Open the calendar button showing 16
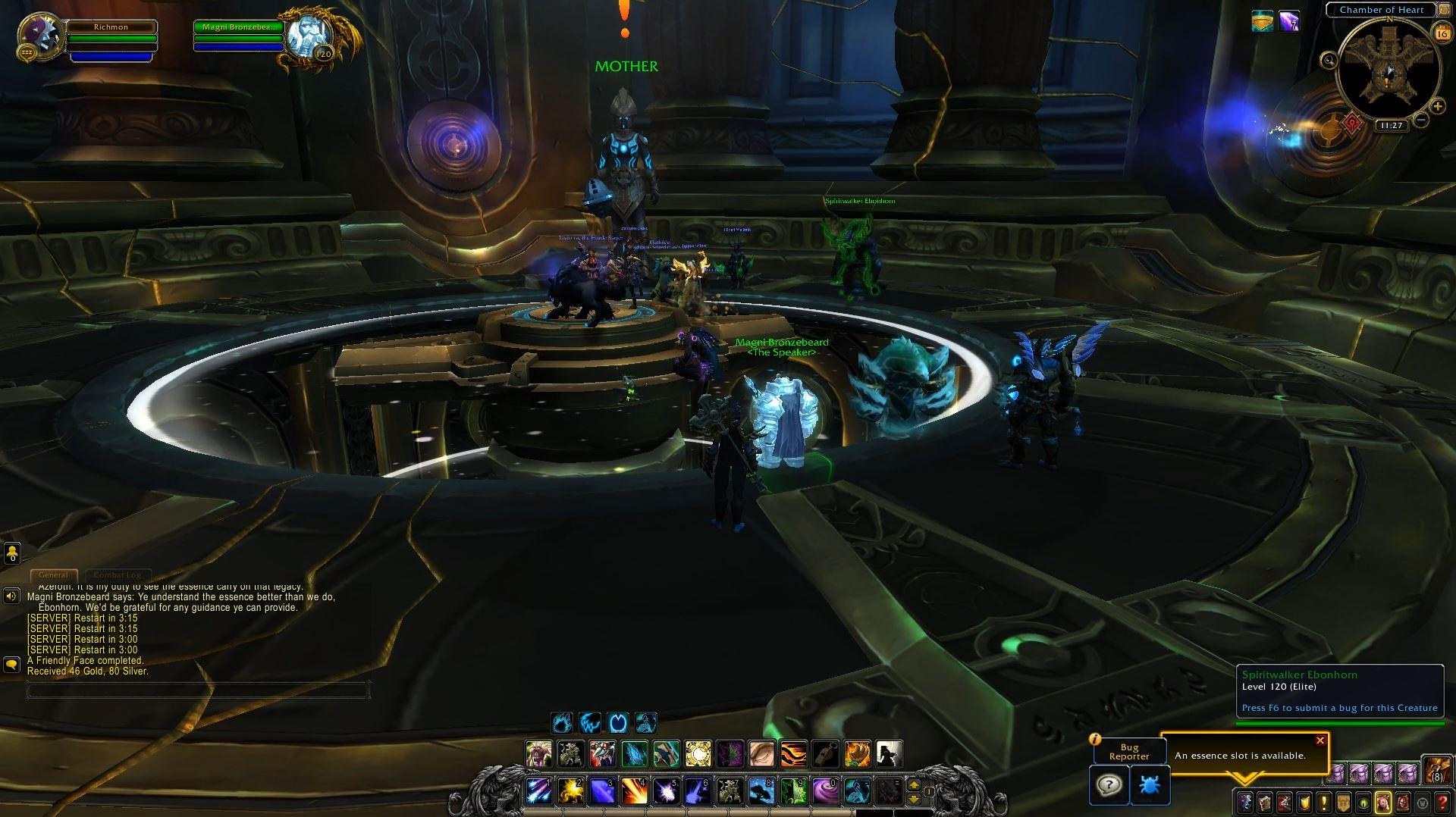The image size is (1456, 817). coord(1441,33)
